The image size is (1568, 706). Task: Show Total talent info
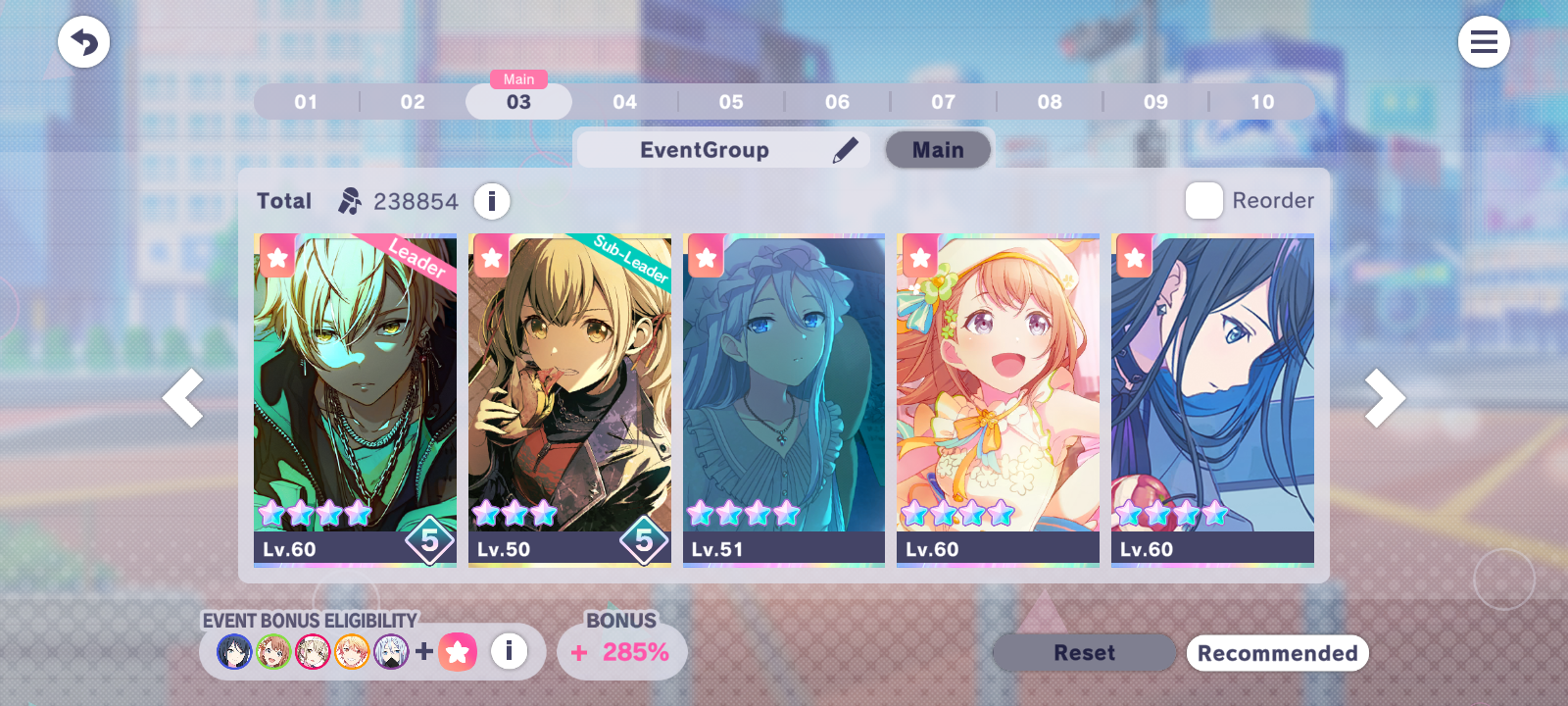pyautogui.click(x=492, y=201)
